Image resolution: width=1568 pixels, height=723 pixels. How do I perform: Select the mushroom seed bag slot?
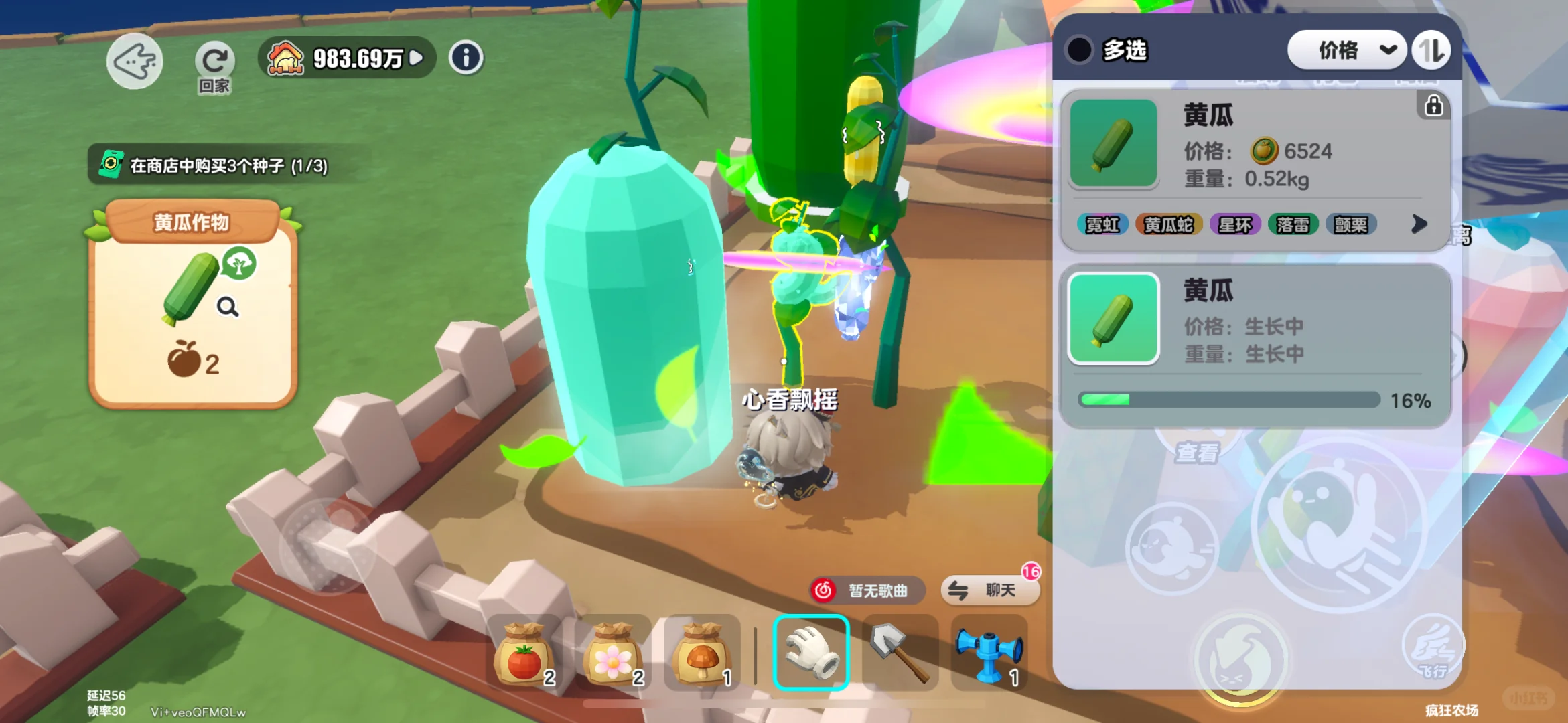701,653
